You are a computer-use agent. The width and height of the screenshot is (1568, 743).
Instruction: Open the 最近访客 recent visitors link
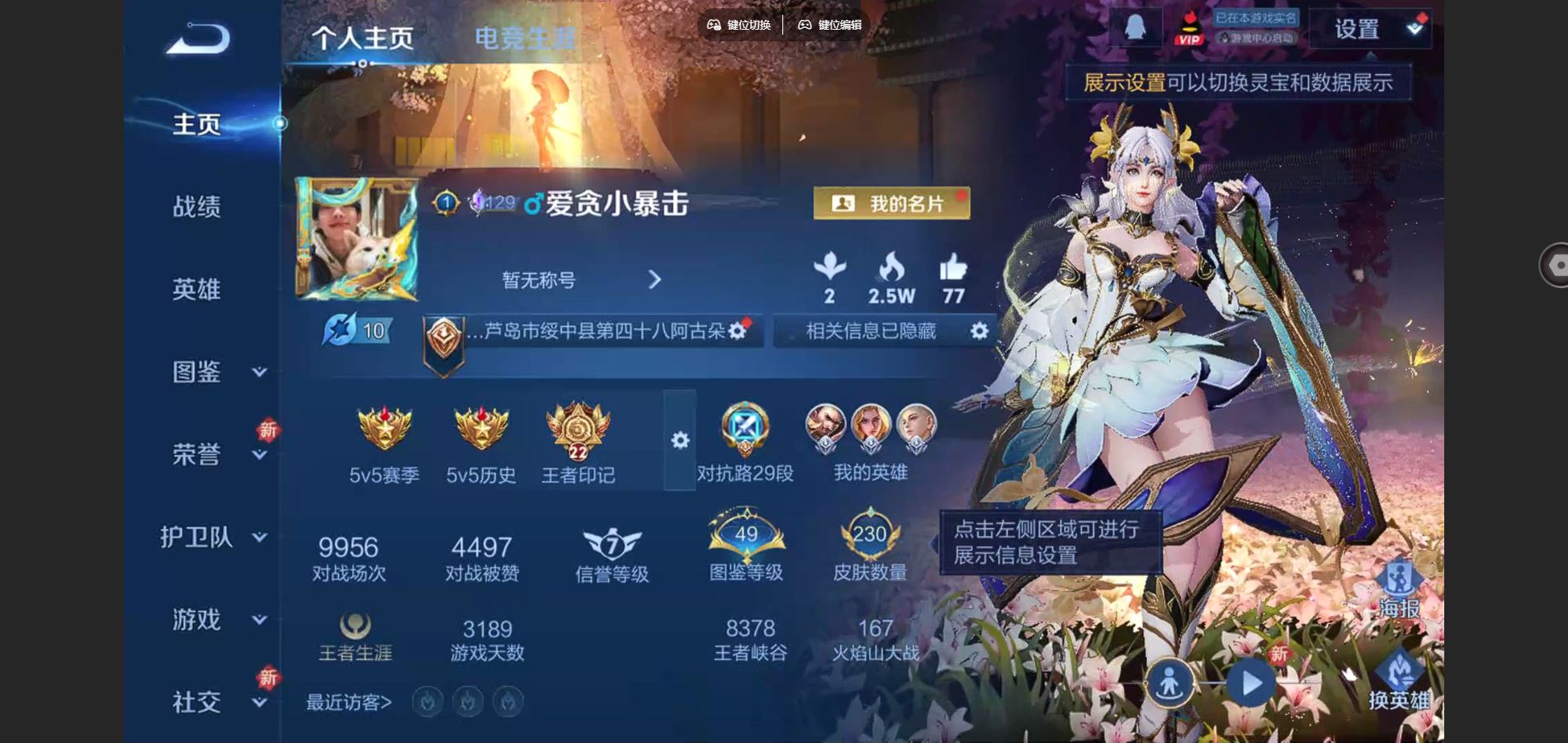pyautogui.click(x=348, y=701)
